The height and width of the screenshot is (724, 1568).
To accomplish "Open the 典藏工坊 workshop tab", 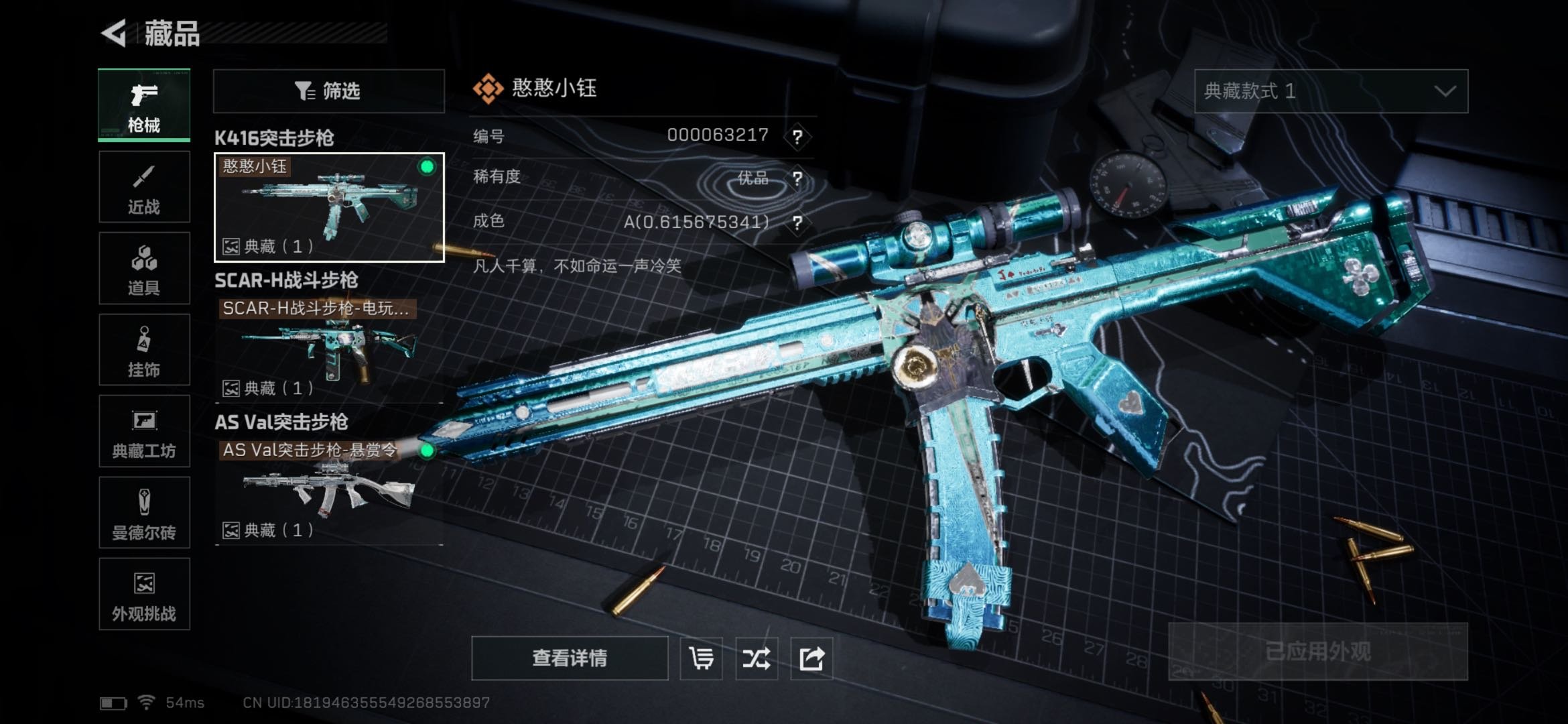I will (144, 432).
